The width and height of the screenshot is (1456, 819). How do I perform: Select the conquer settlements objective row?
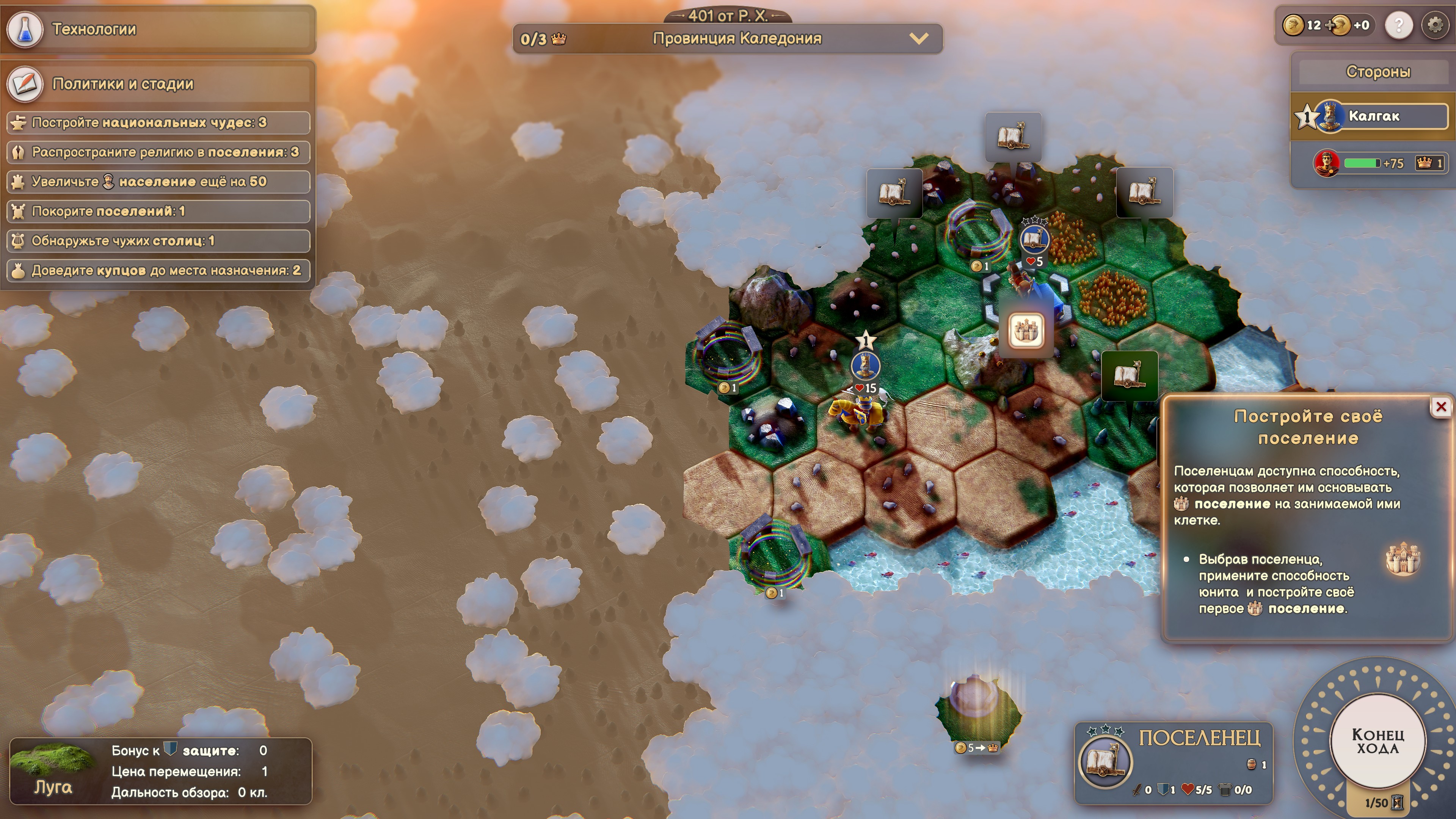tap(158, 212)
